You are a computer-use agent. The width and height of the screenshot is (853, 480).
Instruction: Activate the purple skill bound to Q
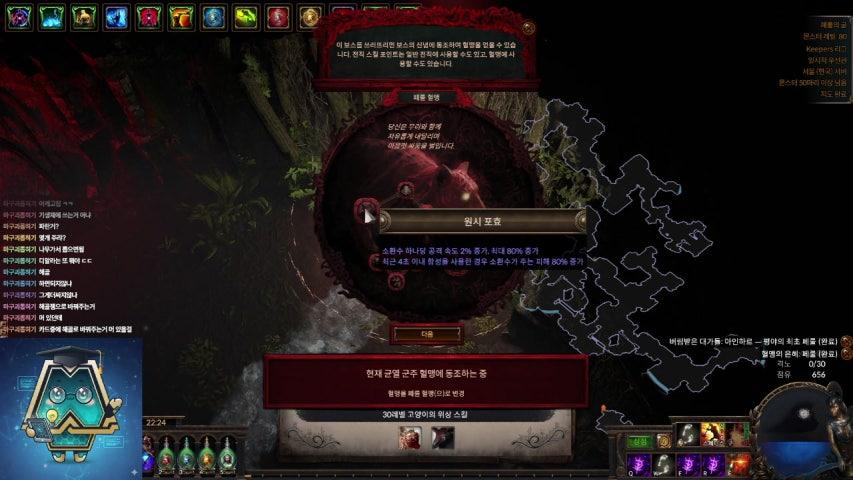click(x=637, y=463)
